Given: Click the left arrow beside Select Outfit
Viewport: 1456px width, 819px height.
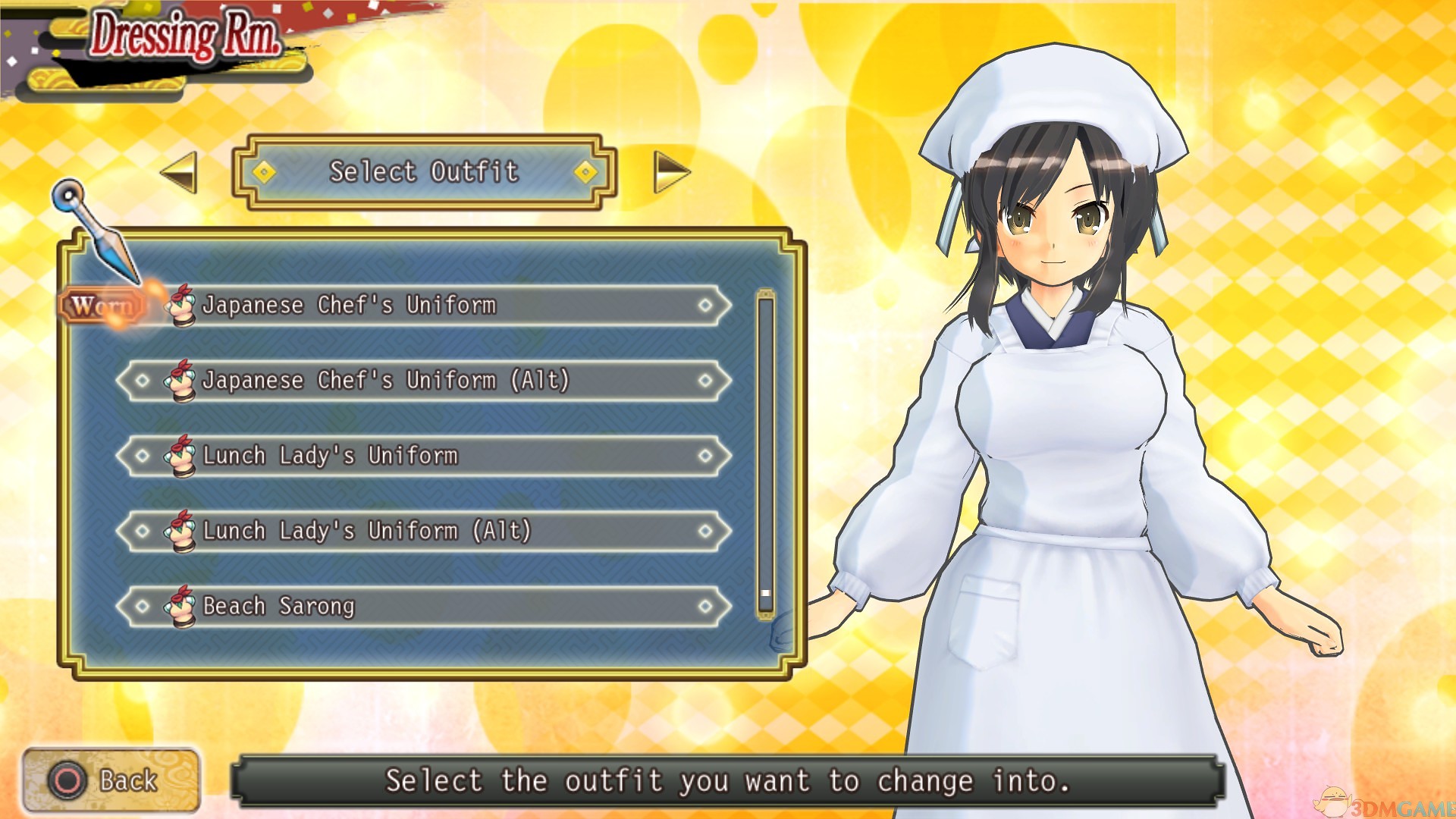Looking at the screenshot, I should coord(180,172).
